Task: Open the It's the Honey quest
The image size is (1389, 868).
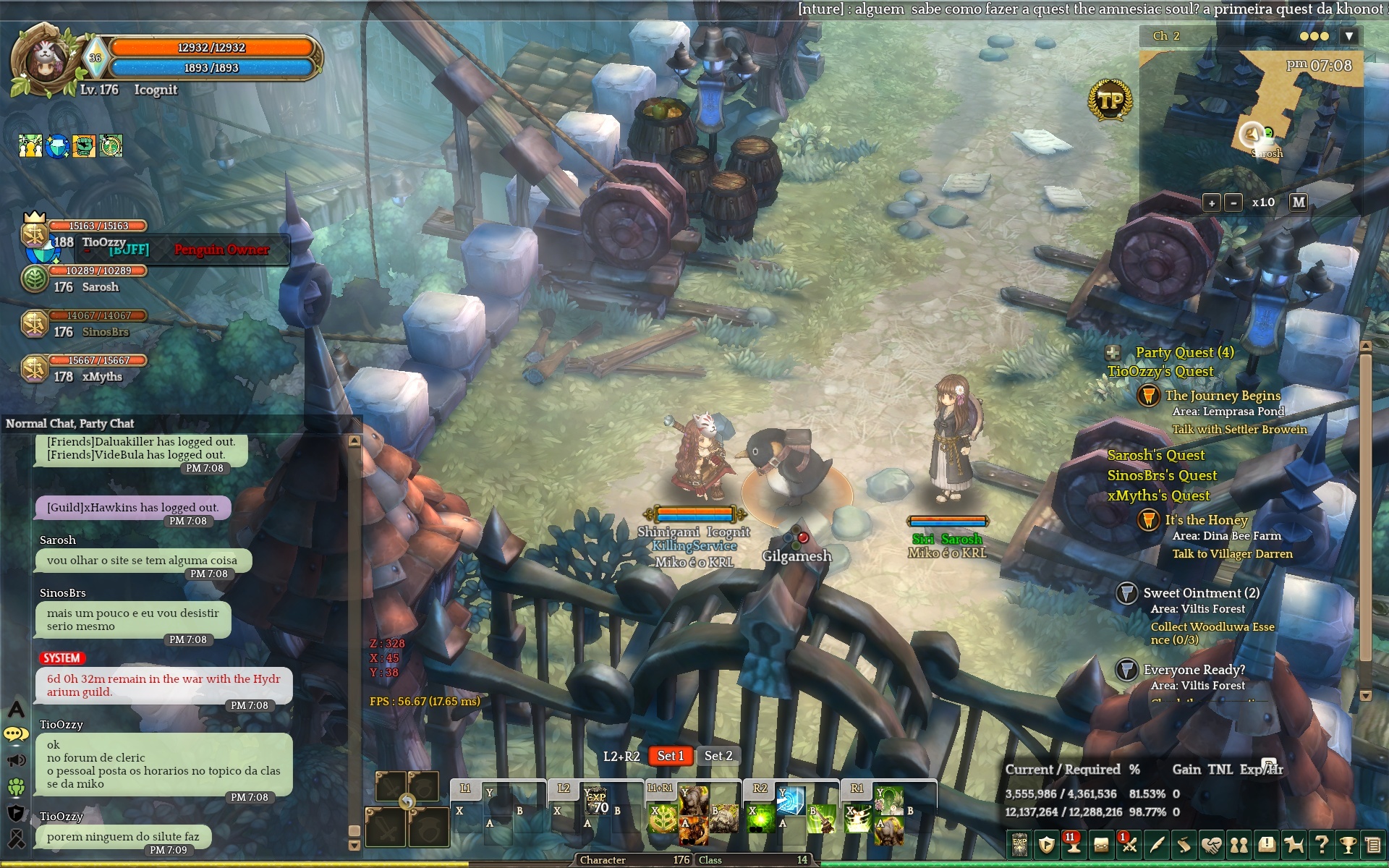Action: click(1206, 520)
